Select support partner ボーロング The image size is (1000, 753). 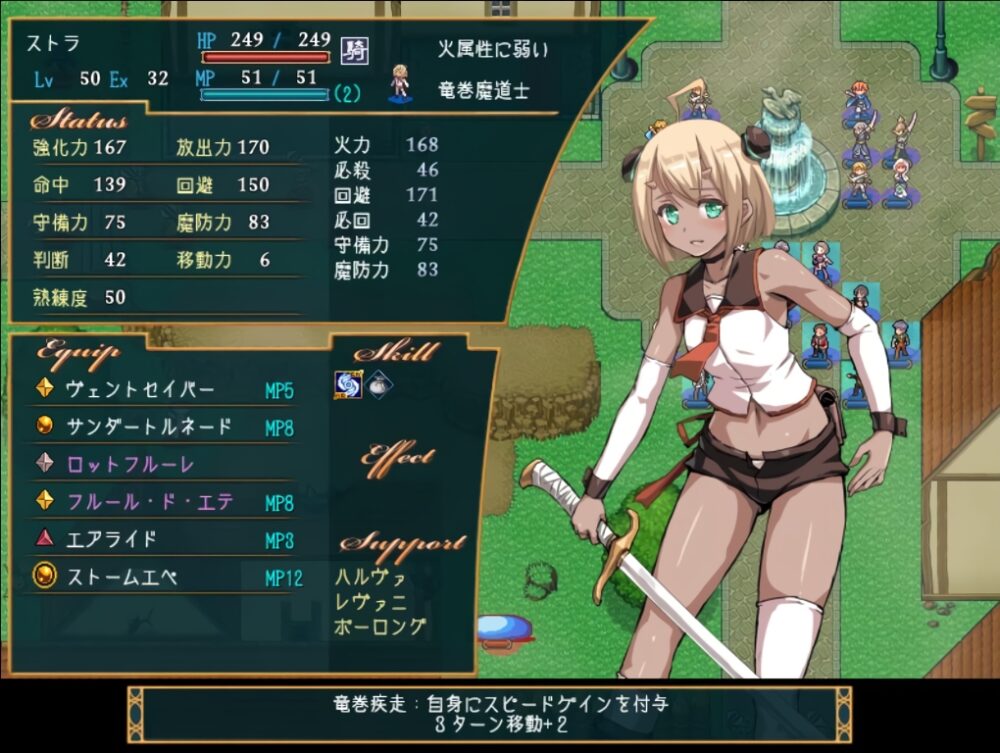pos(380,627)
